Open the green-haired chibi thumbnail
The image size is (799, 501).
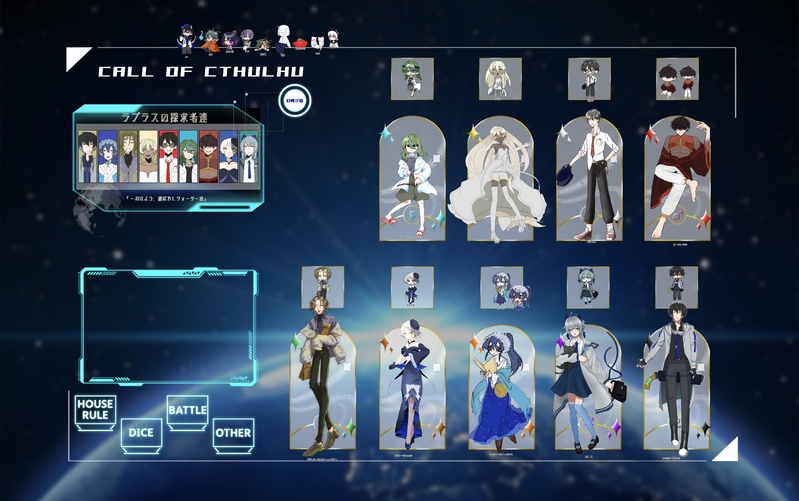point(412,79)
